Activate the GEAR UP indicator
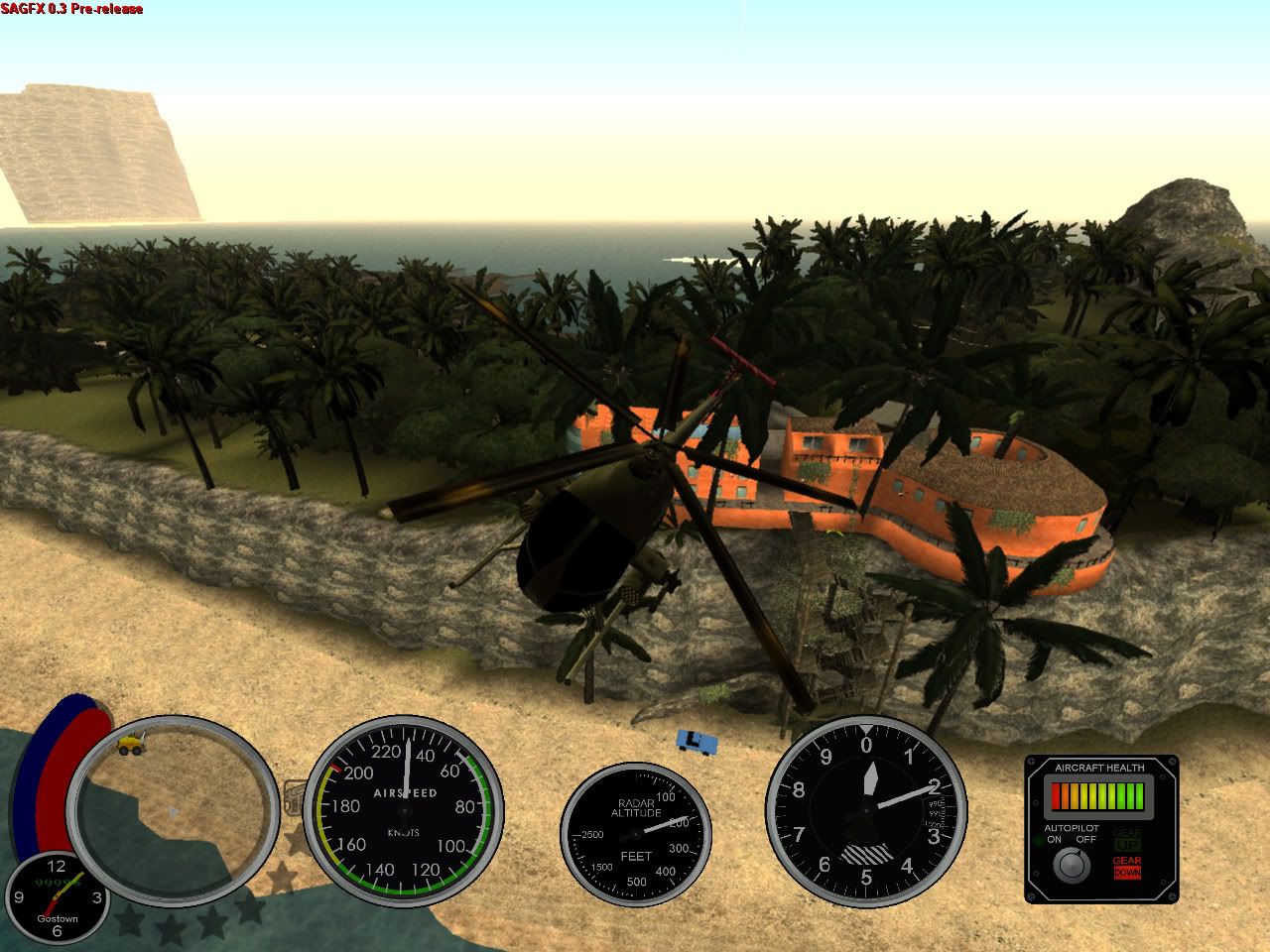Viewport: 1270px width, 952px height. (1126, 838)
